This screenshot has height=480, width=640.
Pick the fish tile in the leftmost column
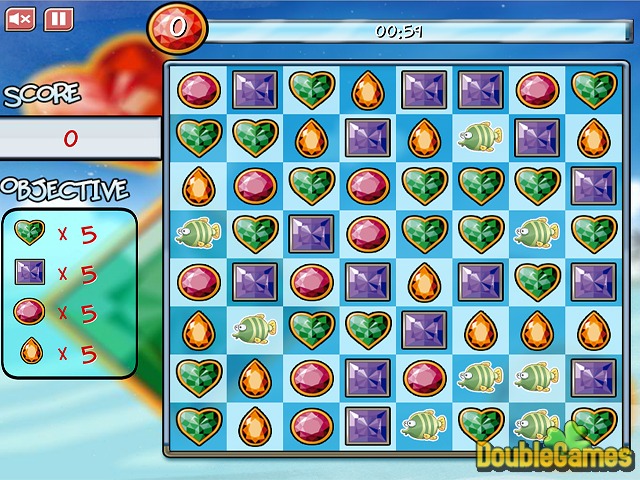click(x=198, y=234)
